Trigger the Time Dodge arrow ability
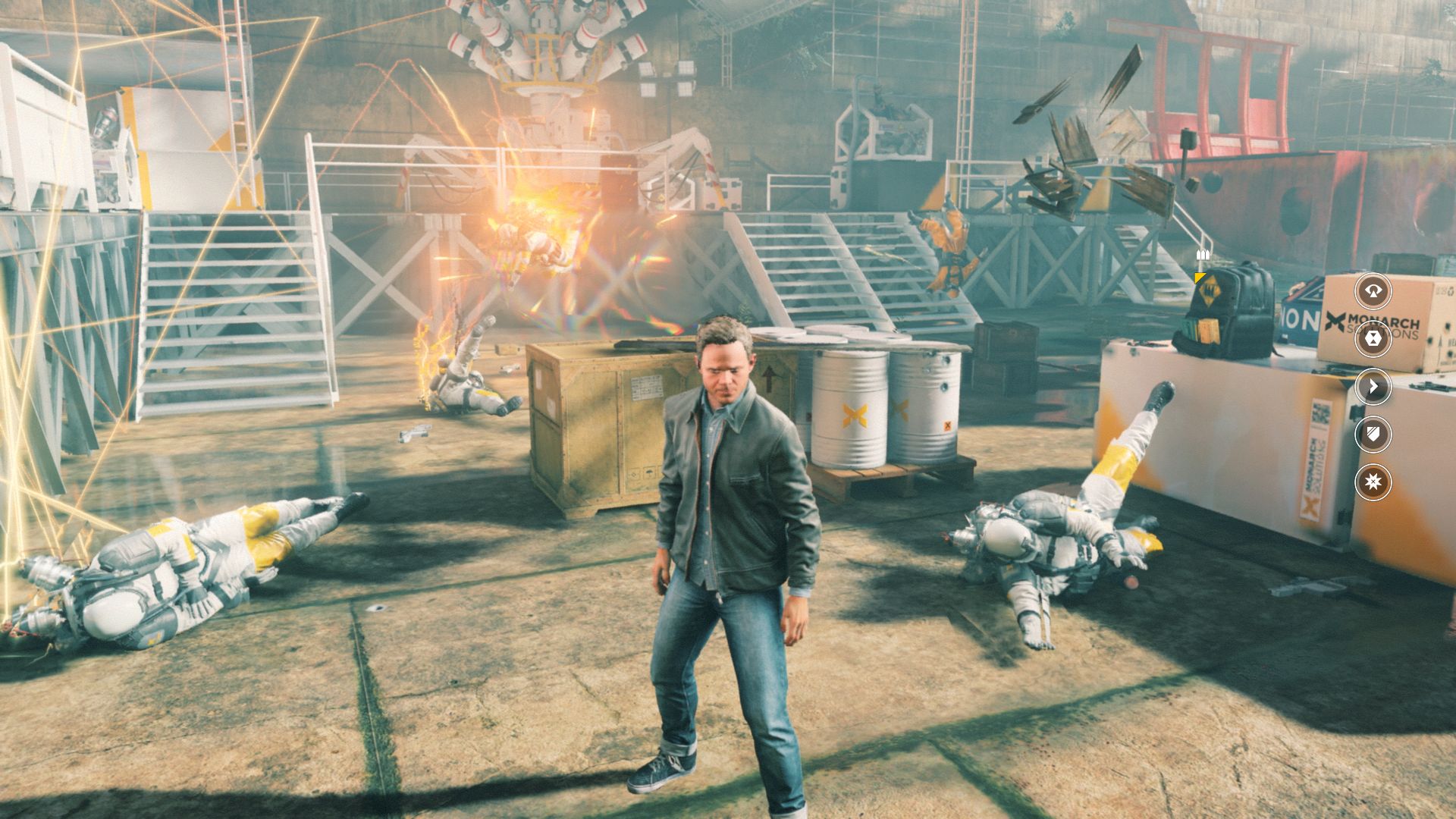 point(1373,387)
